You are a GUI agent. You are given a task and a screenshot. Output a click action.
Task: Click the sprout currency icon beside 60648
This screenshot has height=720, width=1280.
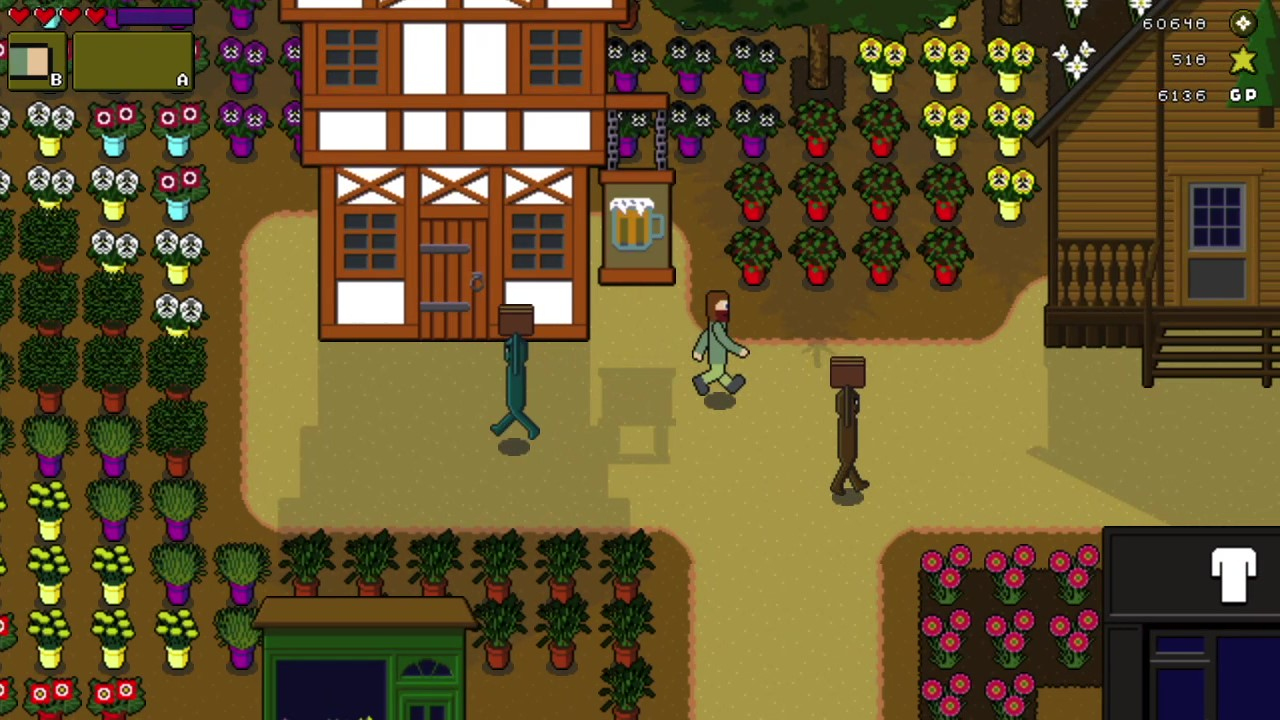click(x=1242, y=23)
